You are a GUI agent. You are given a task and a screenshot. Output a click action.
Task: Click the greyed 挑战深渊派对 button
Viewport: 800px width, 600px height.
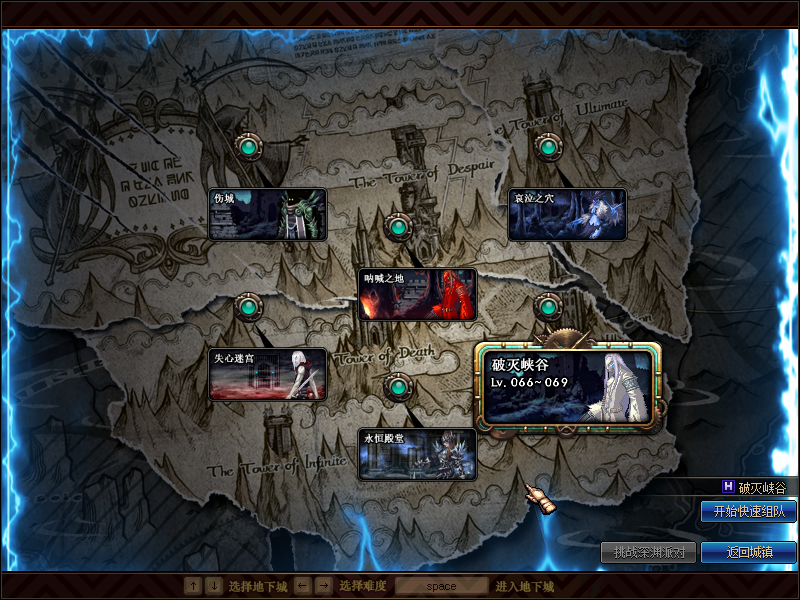(648, 552)
